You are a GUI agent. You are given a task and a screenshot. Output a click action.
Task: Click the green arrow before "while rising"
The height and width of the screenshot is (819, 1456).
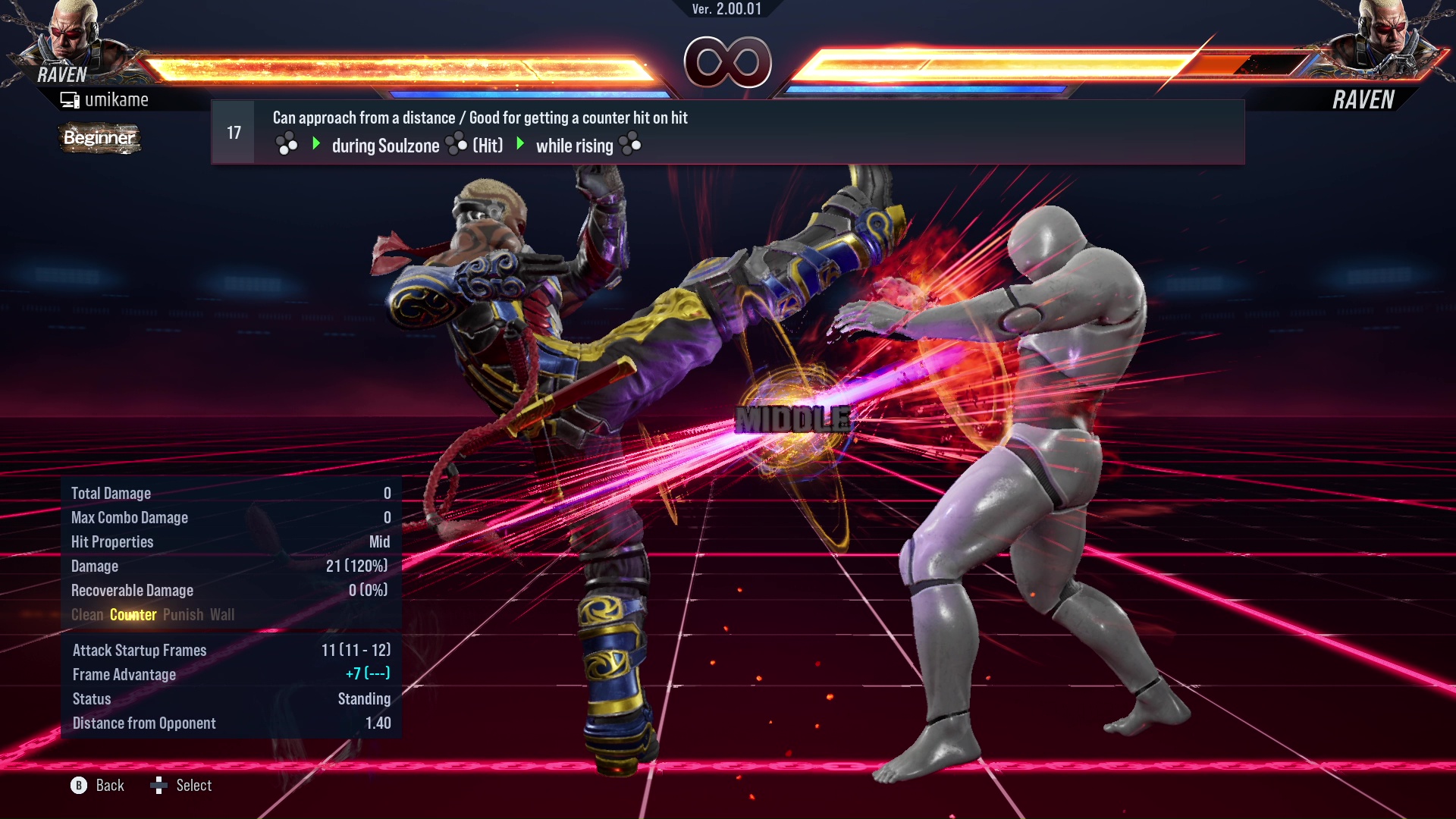coord(520,145)
